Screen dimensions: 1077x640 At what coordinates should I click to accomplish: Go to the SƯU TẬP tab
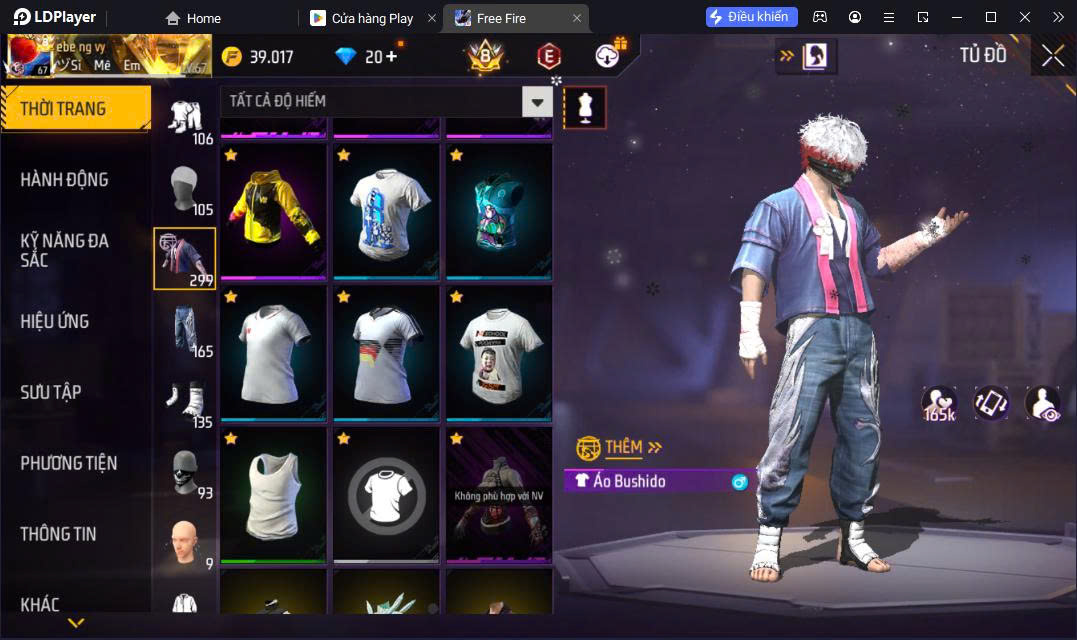pyautogui.click(x=51, y=392)
